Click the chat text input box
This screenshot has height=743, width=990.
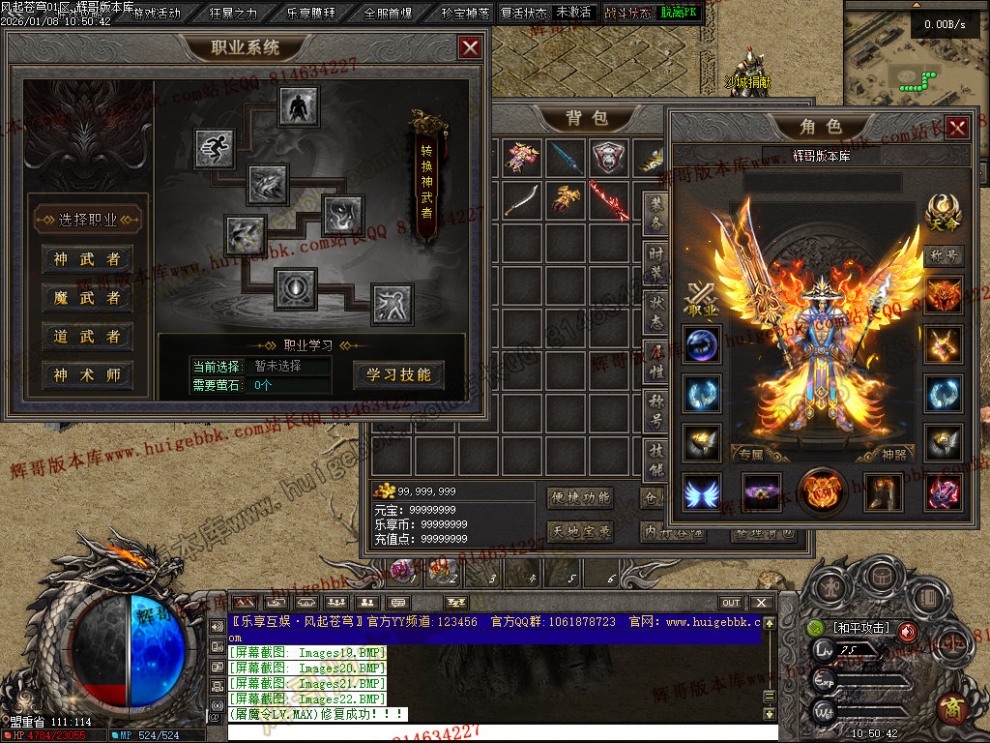point(490,732)
